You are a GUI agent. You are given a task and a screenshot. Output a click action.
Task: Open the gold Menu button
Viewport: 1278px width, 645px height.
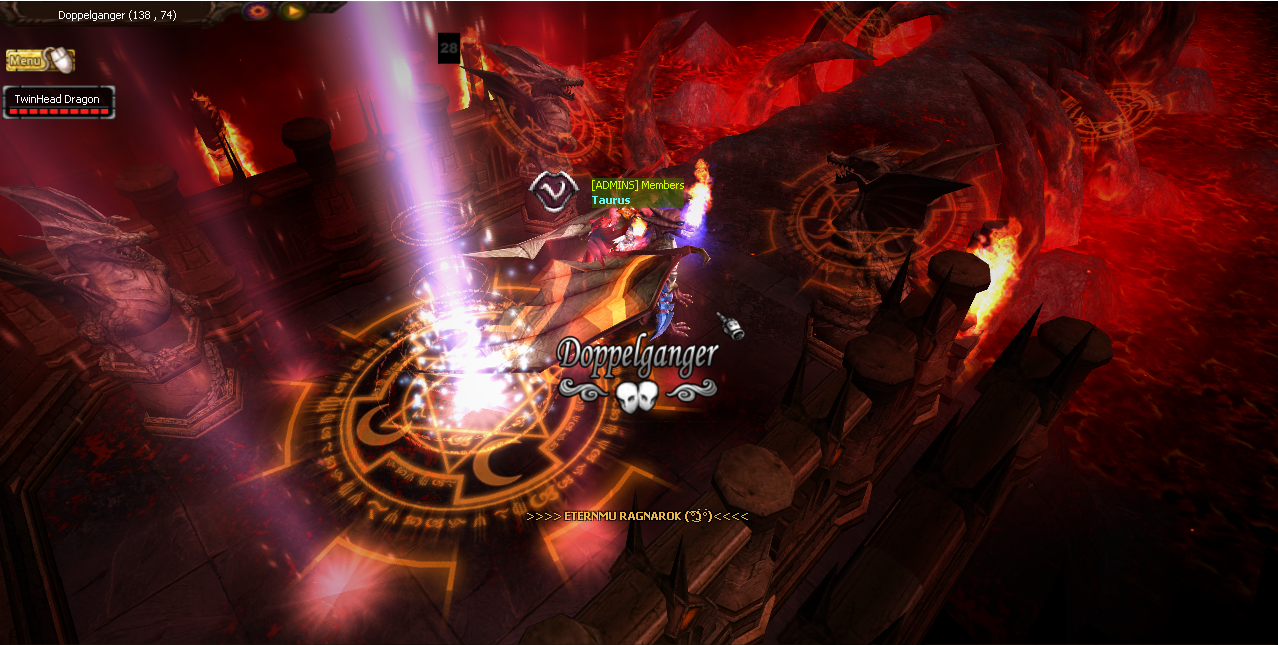pyautogui.click(x=39, y=61)
